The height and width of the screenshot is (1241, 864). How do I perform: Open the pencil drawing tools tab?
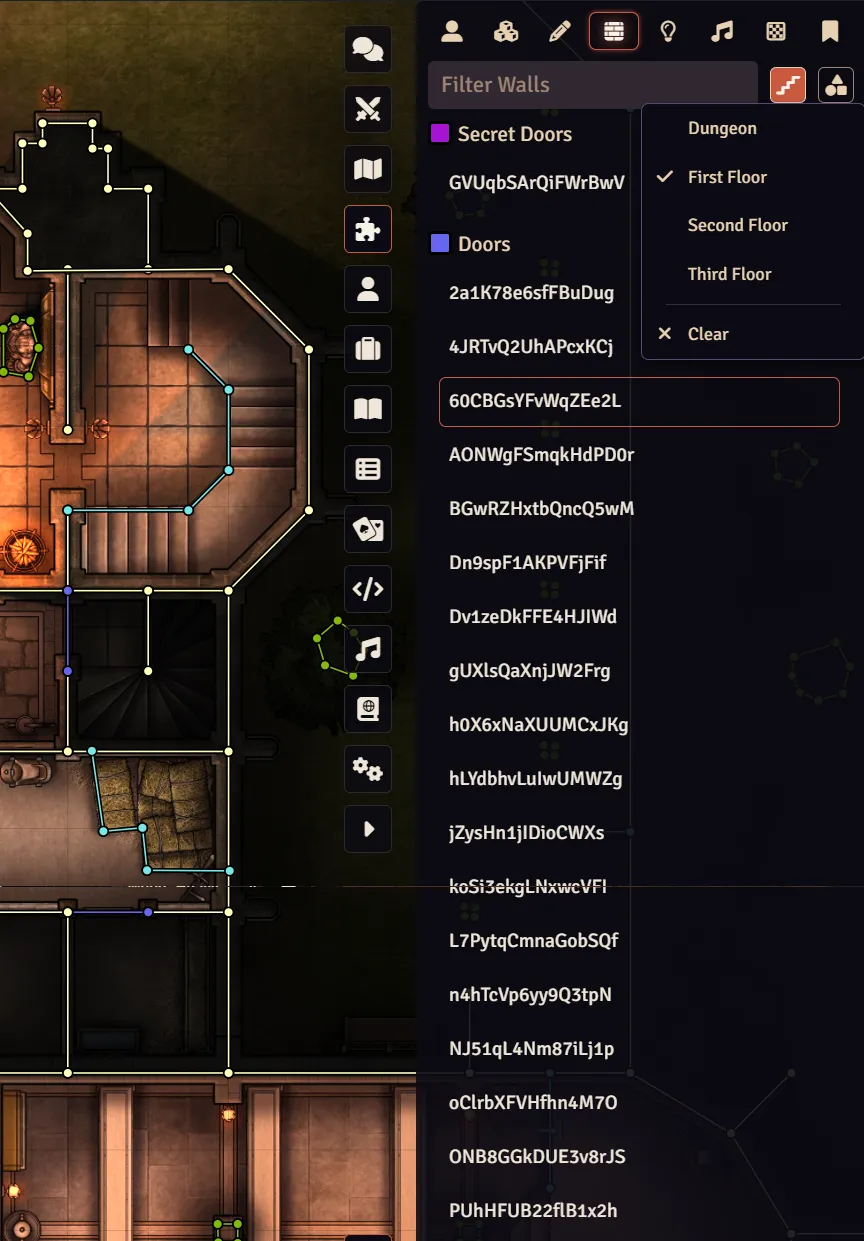(x=560, y=31)
